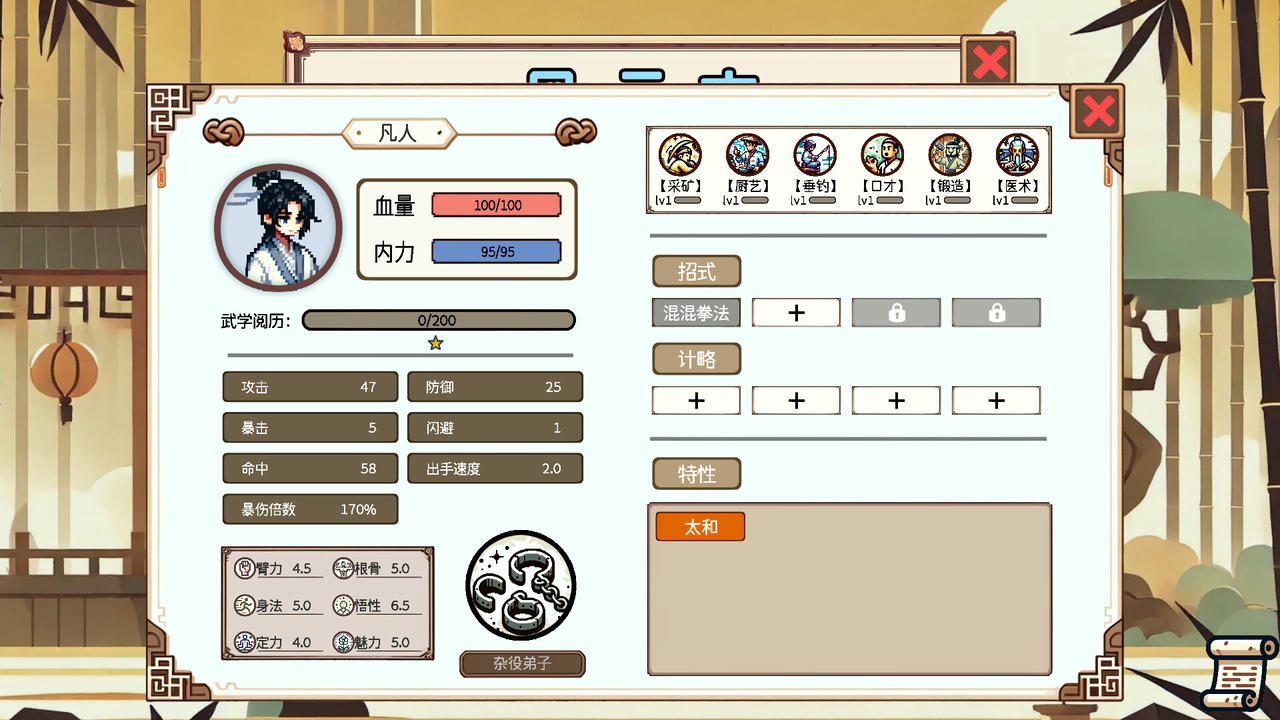1280x720 pixels.
Task: Click the 特性 section label
Action: 697,474
